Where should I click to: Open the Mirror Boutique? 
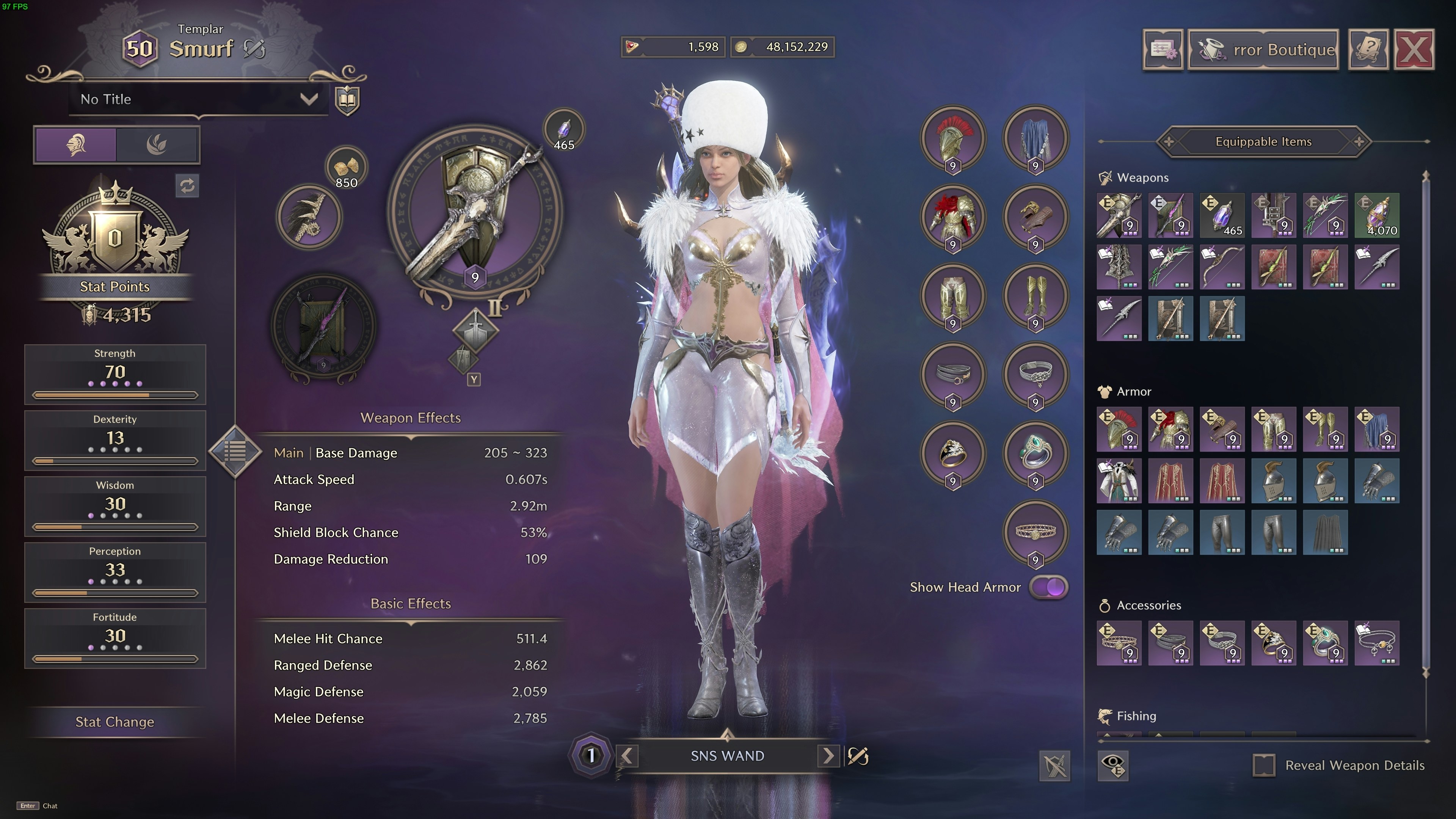pyautogui.click(x=1263, y=50)
